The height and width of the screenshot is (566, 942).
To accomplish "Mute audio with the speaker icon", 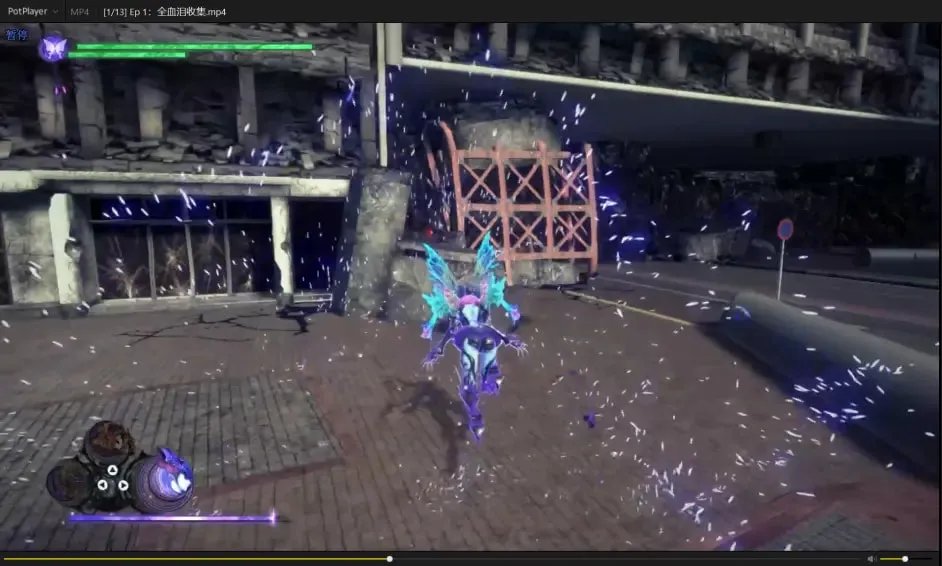I will point(871,558).
